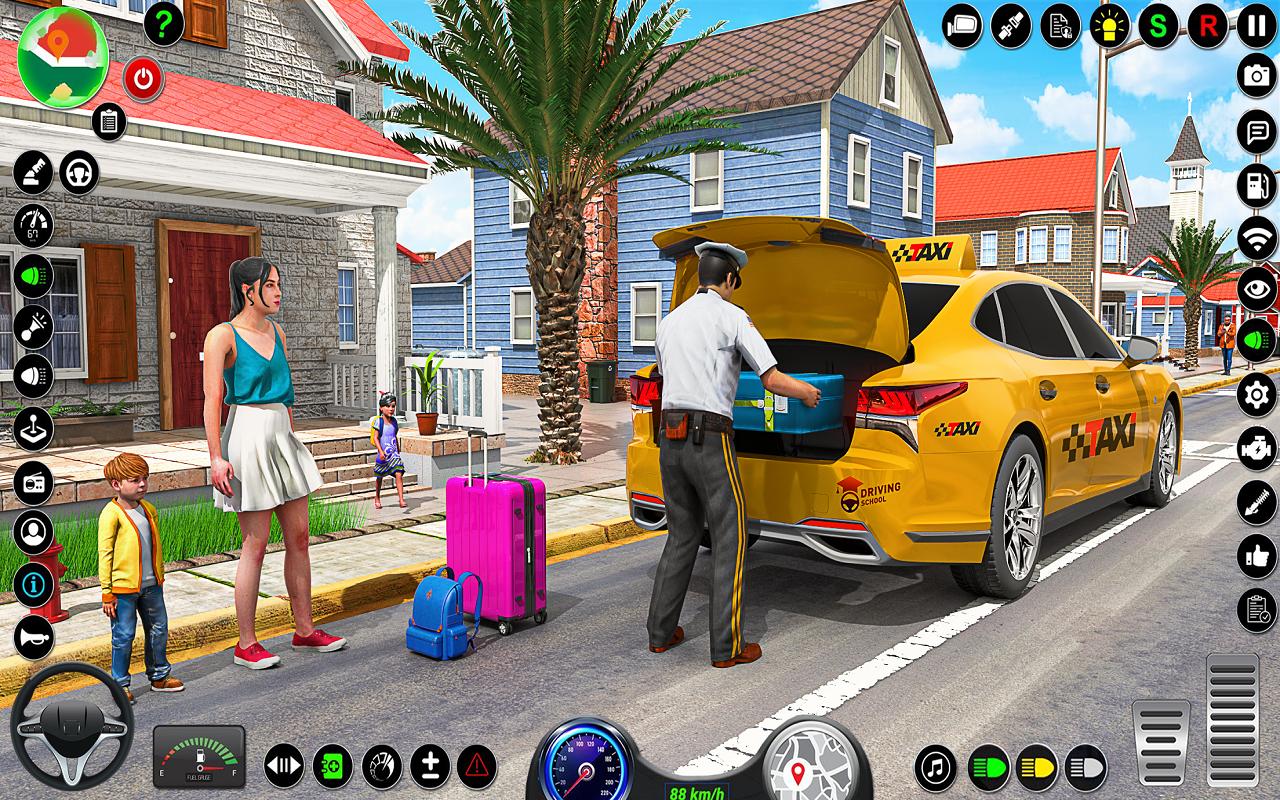Turn on the red hazard warning triangle
The height and width of the screenshot is (800, 1280).
(477, 767)
